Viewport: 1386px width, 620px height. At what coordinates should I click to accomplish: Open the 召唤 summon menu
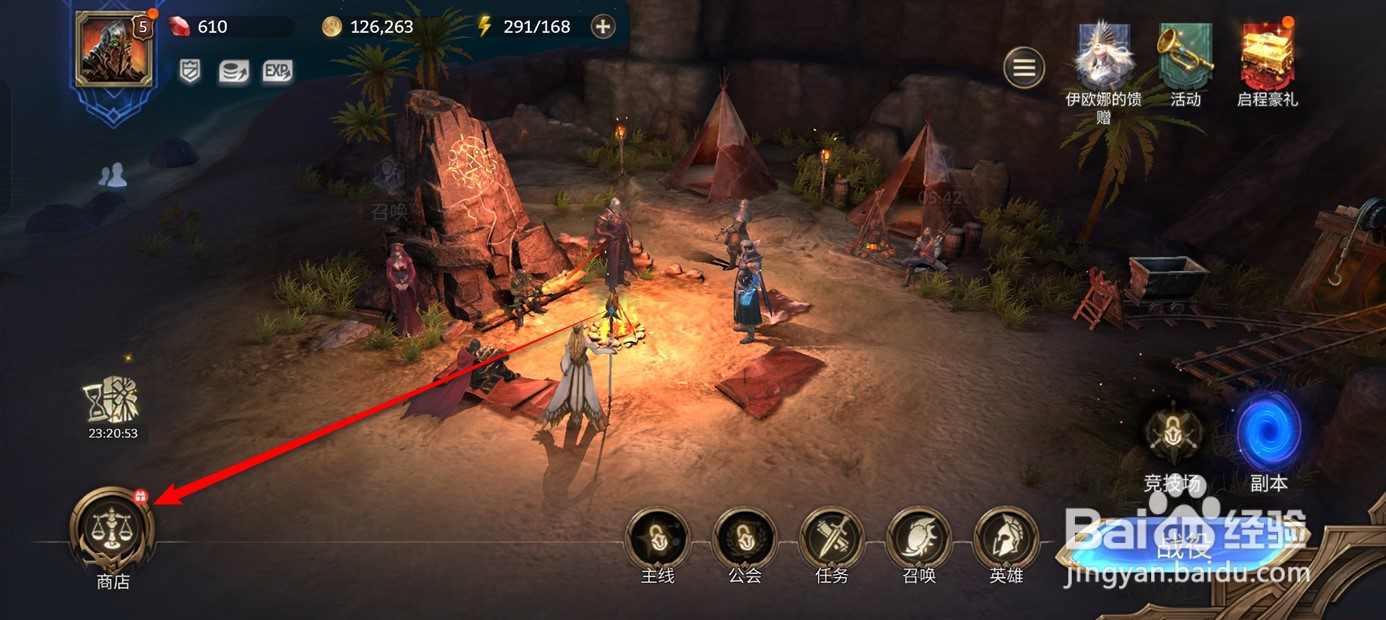point(918,538)
